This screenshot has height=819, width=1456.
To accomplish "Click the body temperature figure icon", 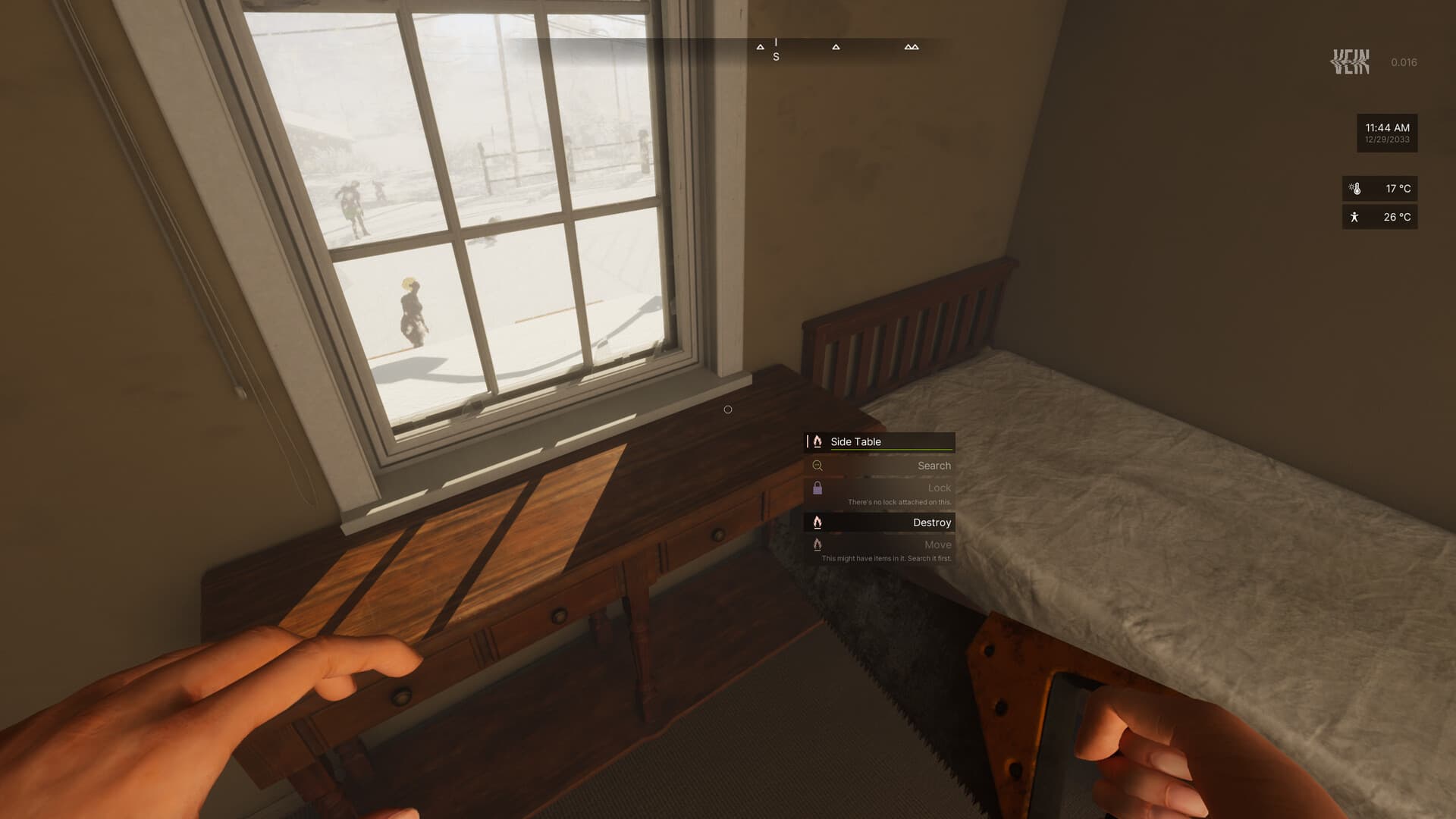I will coord(1354,217).
